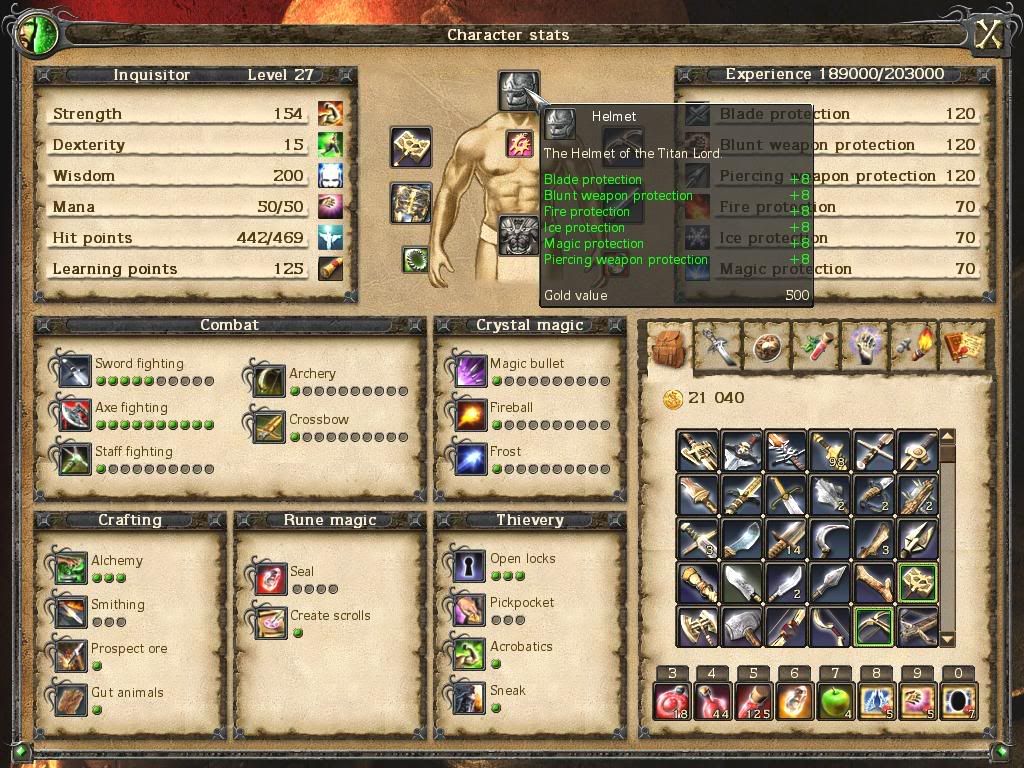Image resolution: width=1024 pixels, height=768 pixels.
Task: Select the Alchemy skill icon
Action: 71,568
